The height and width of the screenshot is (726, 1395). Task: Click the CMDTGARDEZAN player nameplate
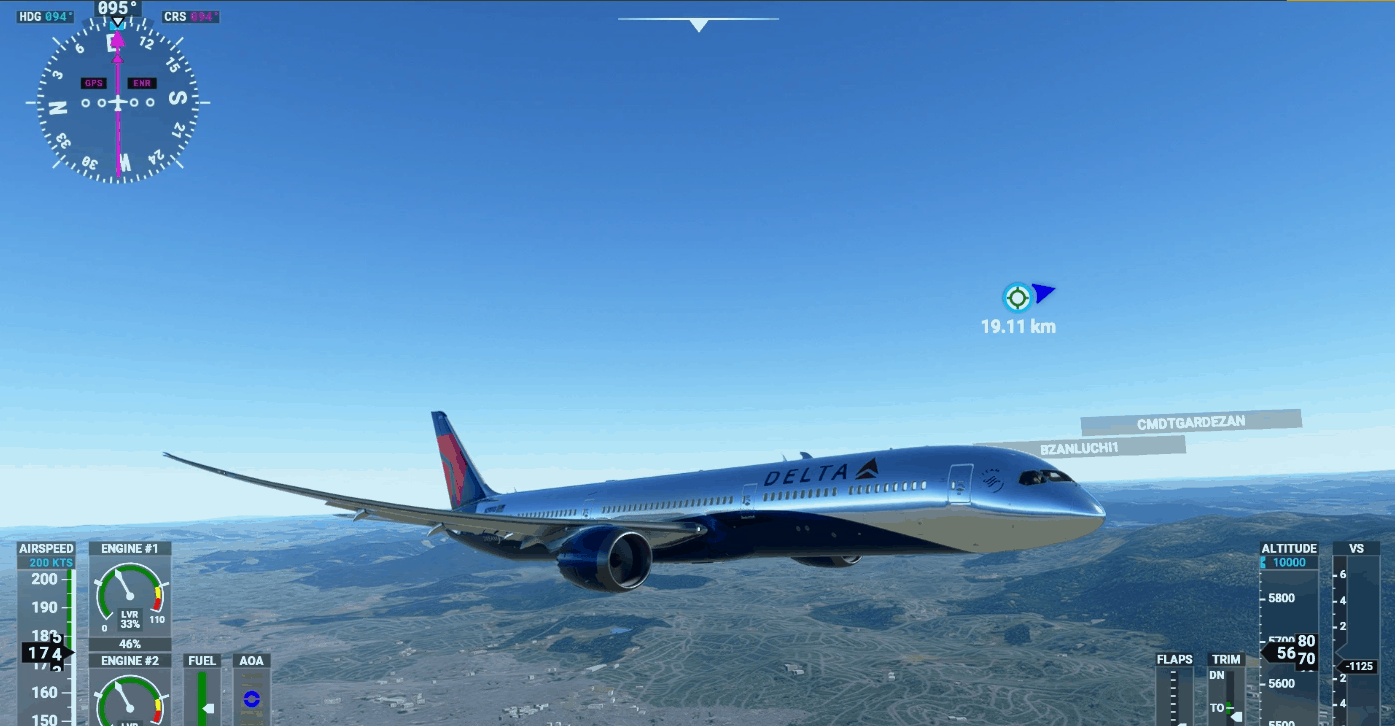[x=1190, y=422]
